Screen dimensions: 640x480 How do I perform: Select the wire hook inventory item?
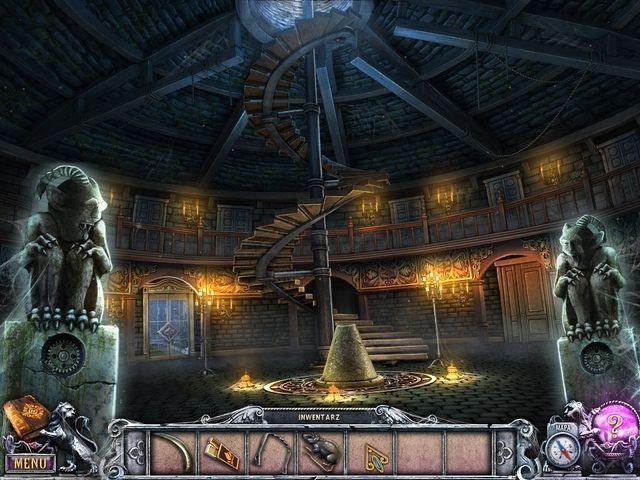271,452
